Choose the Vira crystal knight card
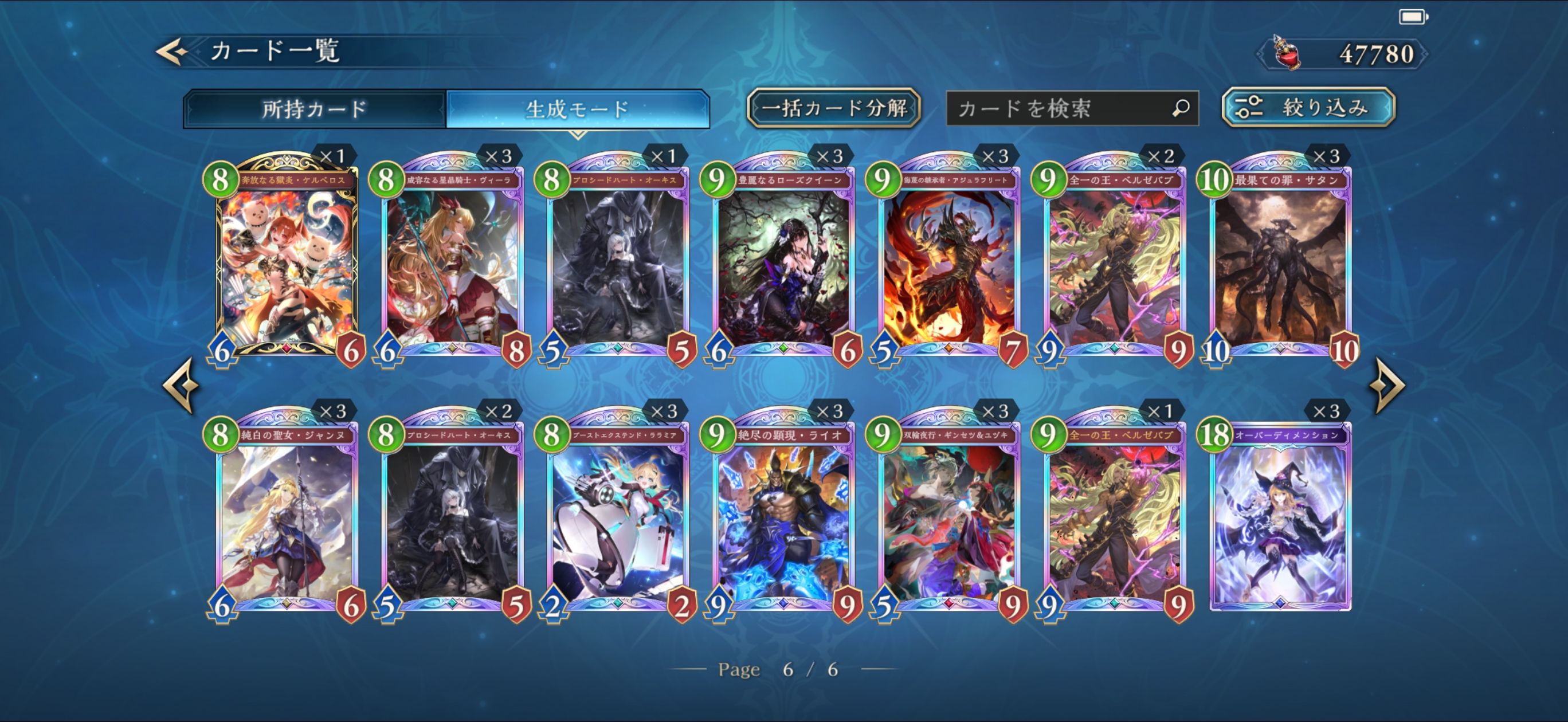This screenshot has width=1568, height=722. tap(452, 262)
